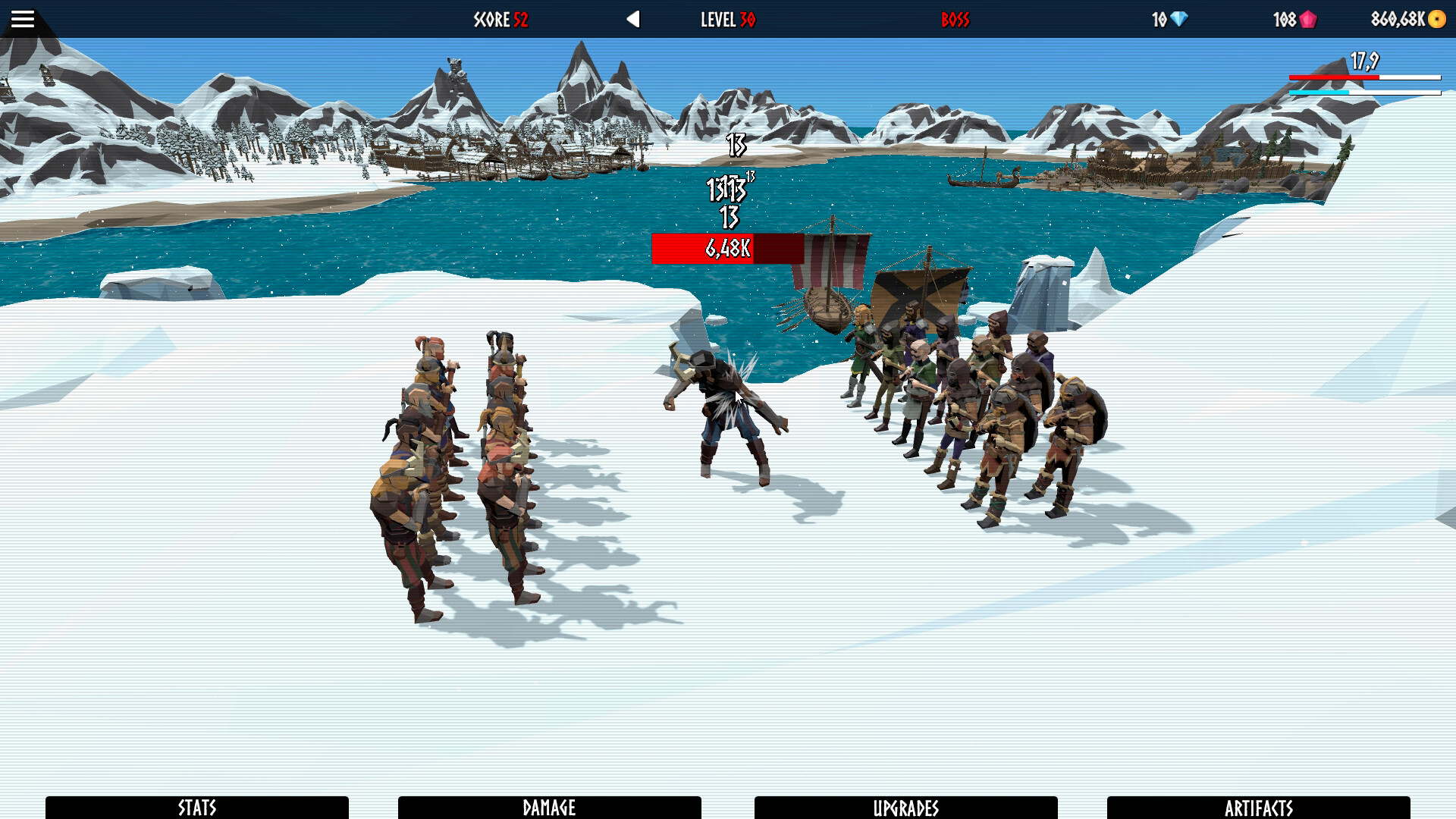
Task: Click the back arrow next to Score
Action: (634, 19)
